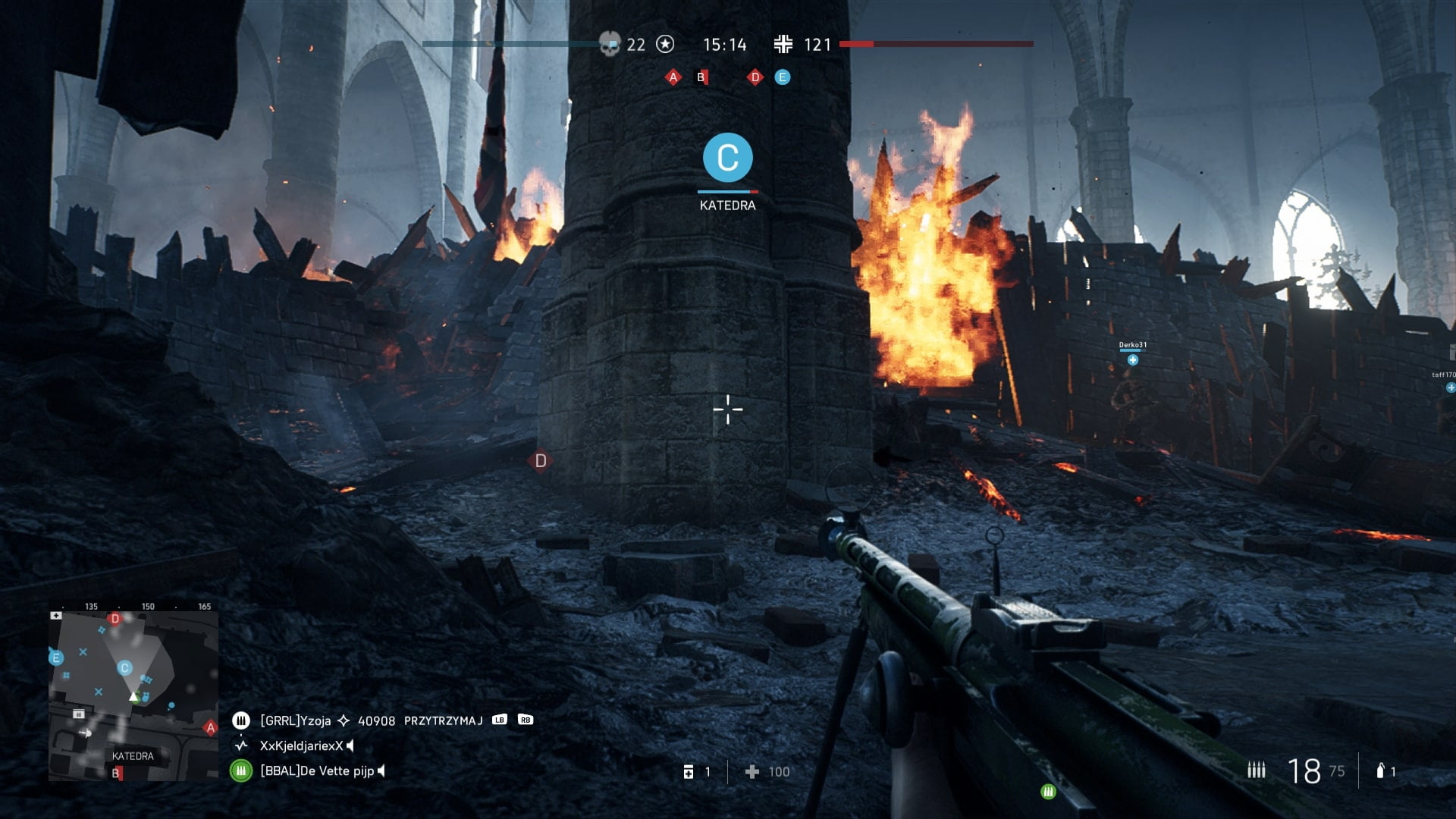Image resolution: width=1456 pixels, height=819 pixels.
Task: Click the C capture point on the minimap
Action: 124,668
